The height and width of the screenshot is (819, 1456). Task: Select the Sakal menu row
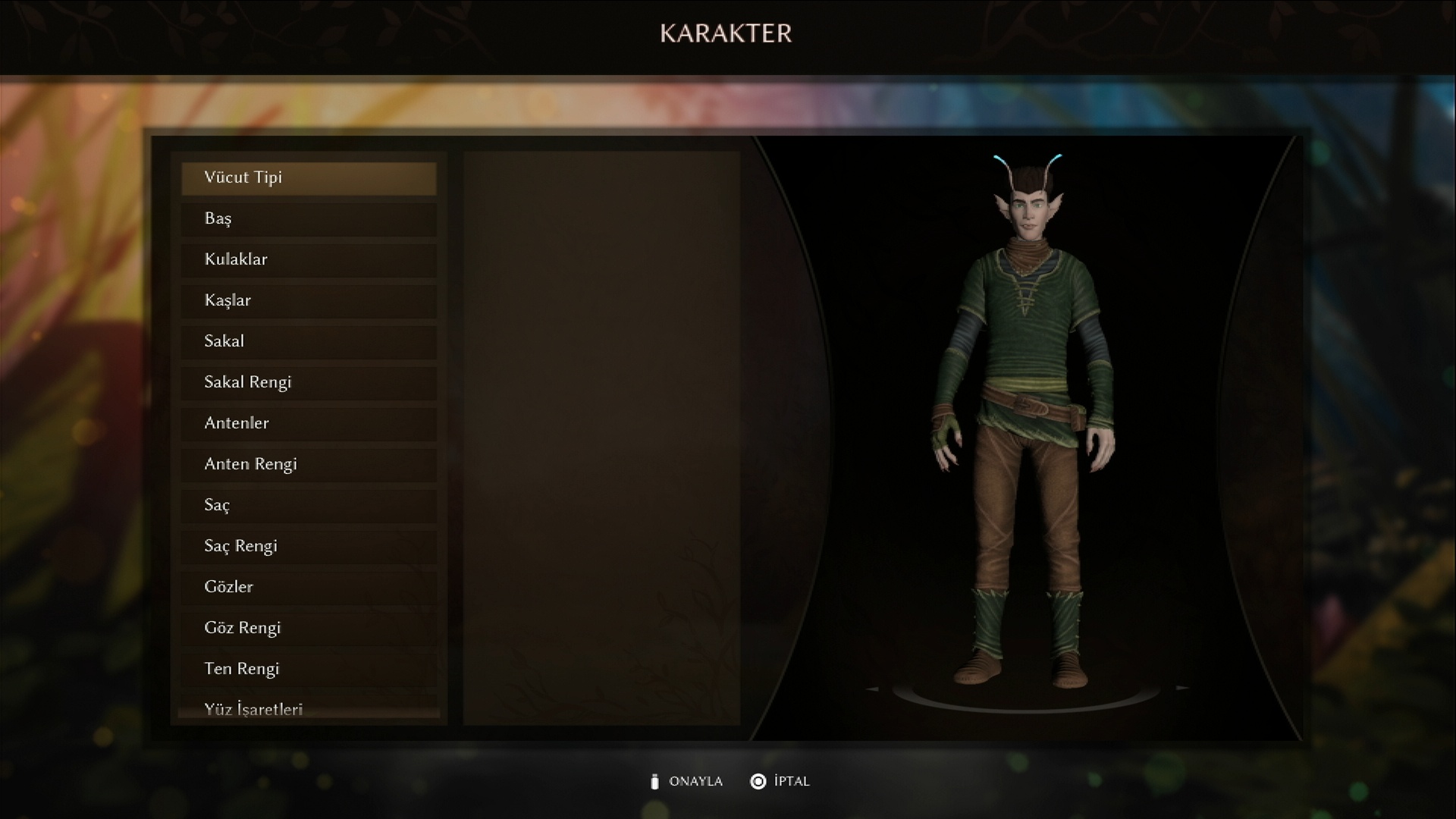309,341
